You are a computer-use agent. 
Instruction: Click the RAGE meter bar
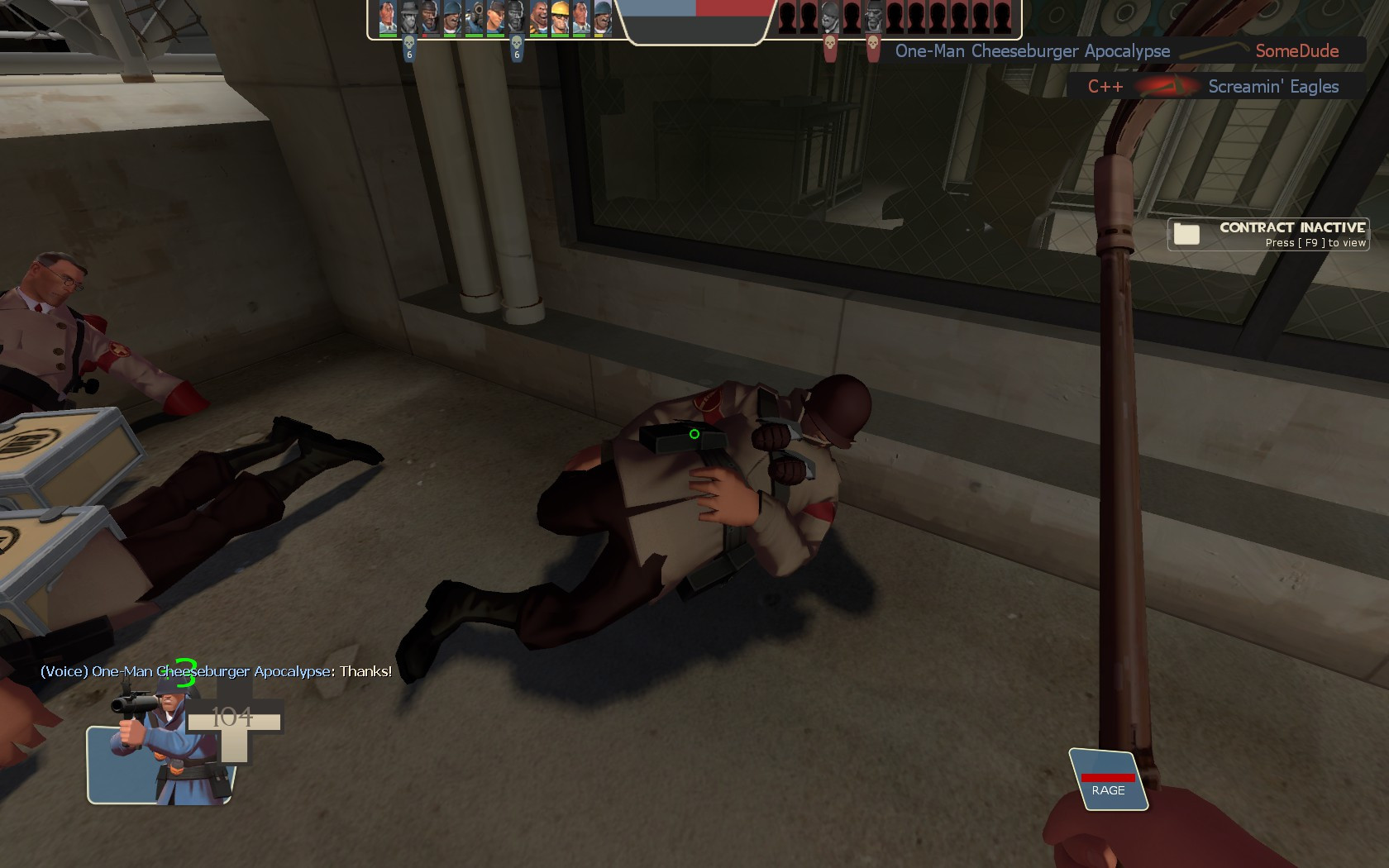[x=1110, y=778]
